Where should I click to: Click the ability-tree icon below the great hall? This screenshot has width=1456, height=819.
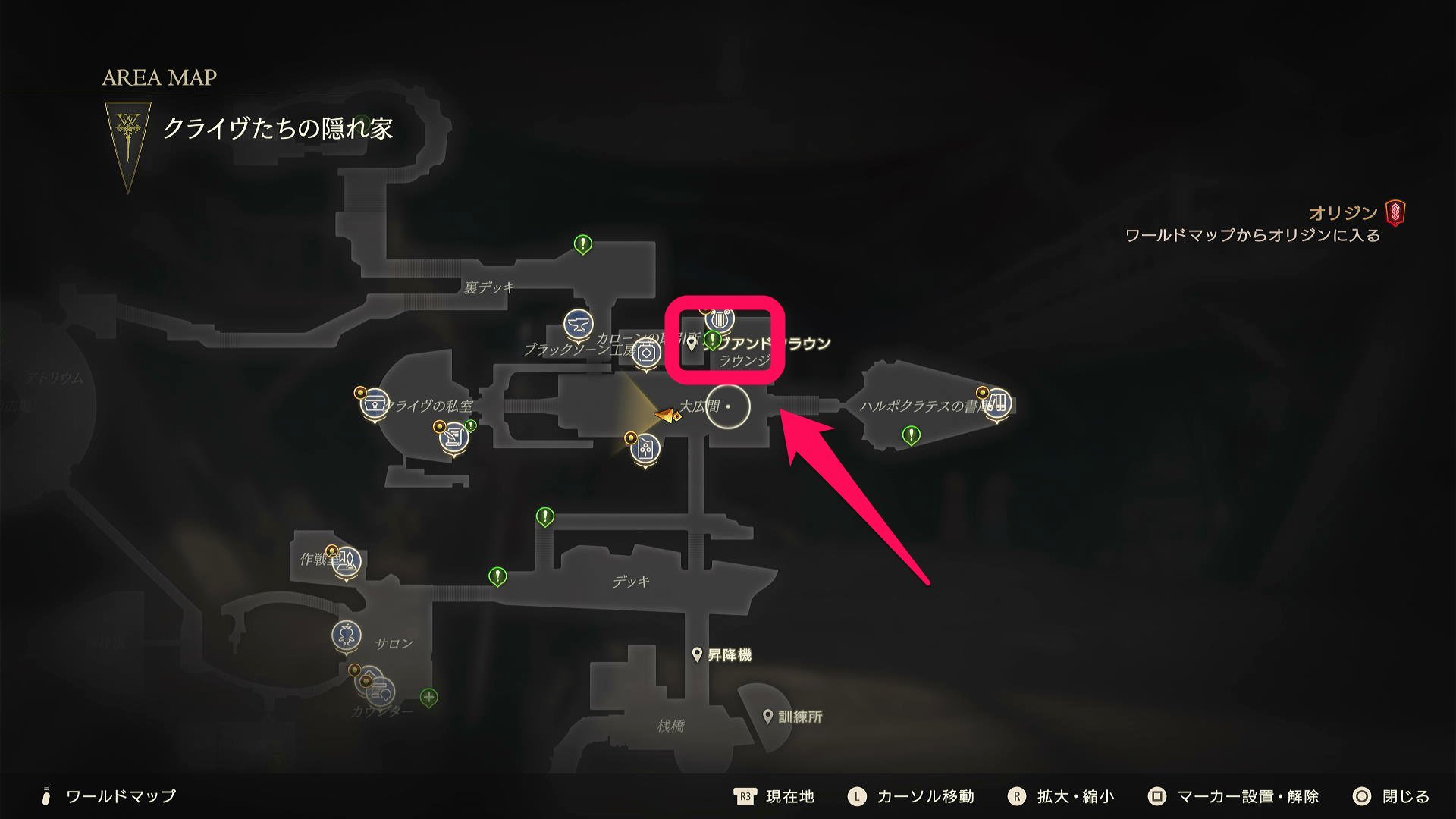[x=645, y=448]
